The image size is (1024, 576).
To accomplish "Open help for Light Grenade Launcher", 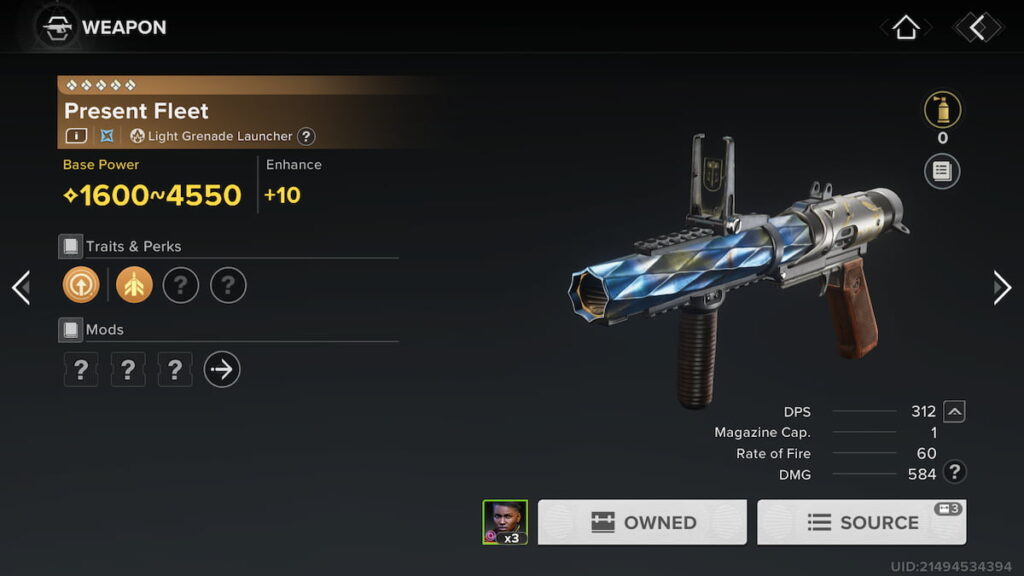I will coord(307,136).
